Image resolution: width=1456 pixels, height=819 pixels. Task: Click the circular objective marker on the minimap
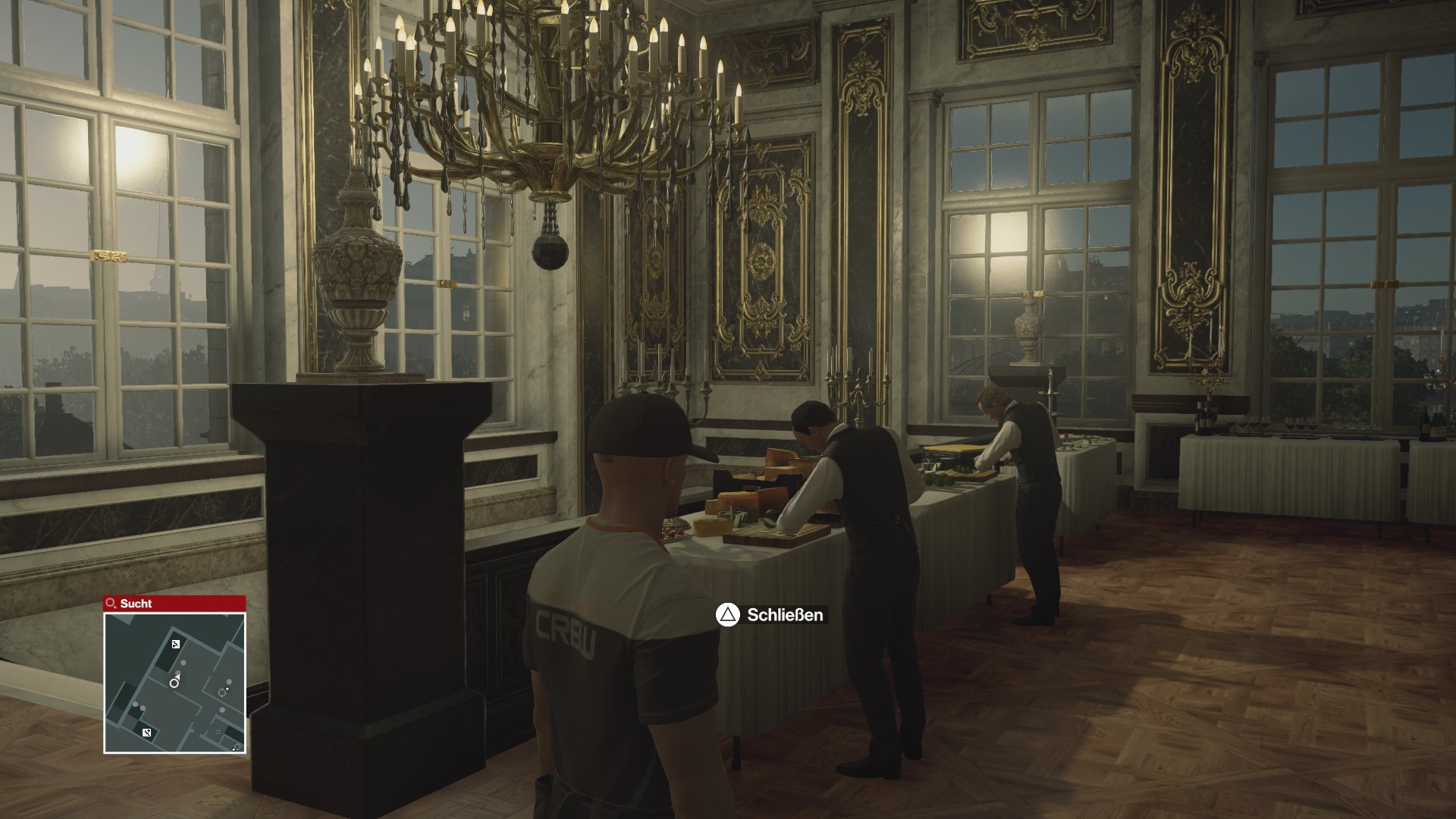(174, 684)
